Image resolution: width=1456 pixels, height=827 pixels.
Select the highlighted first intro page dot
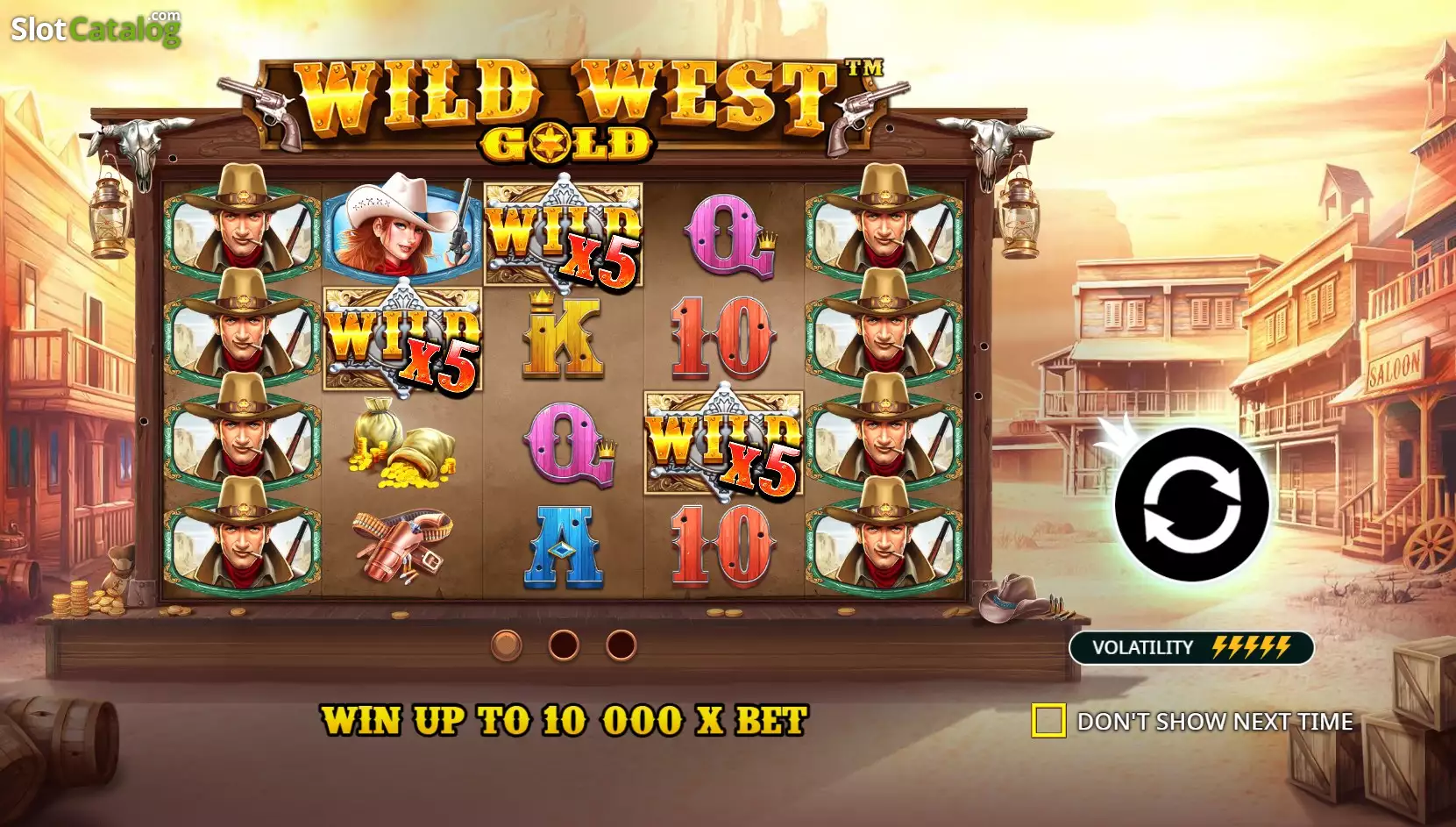(506, 645)
